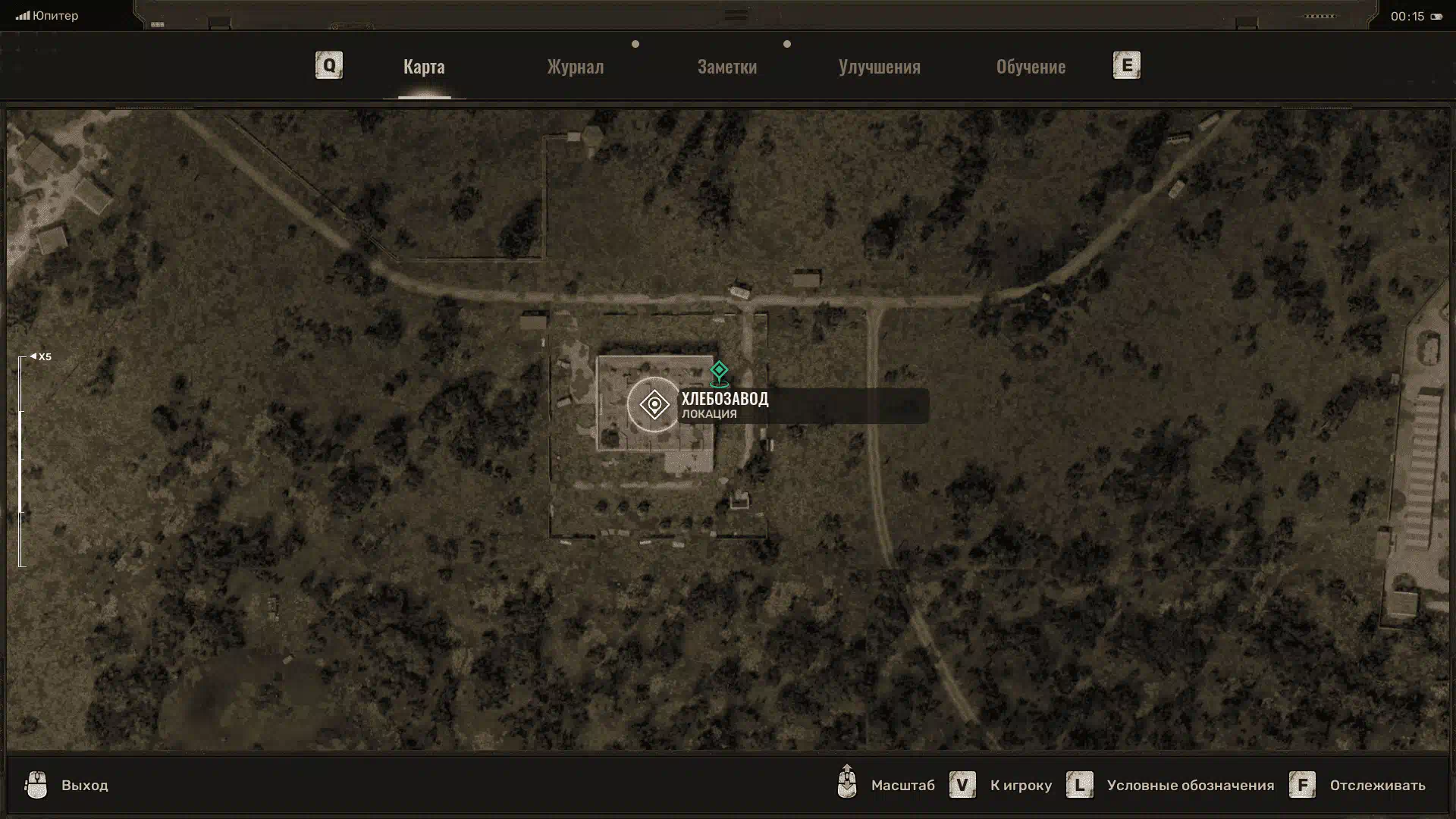Open the Заметки tab
1456x819 pixels.
727,67
